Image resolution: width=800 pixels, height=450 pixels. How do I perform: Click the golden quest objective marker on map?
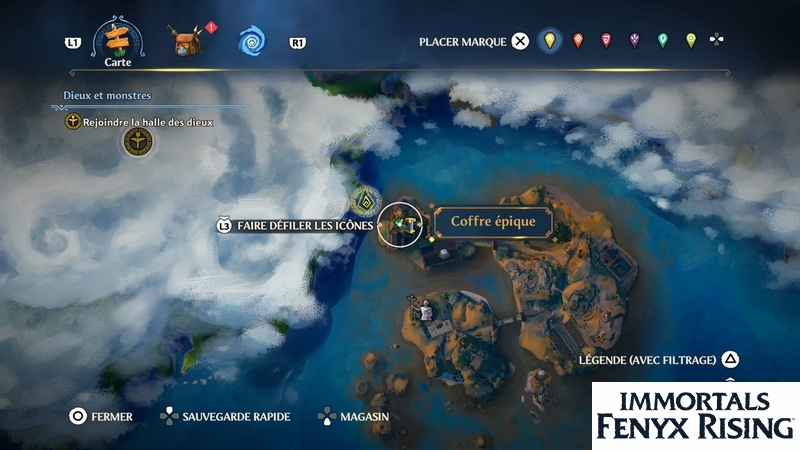(137, 144)
